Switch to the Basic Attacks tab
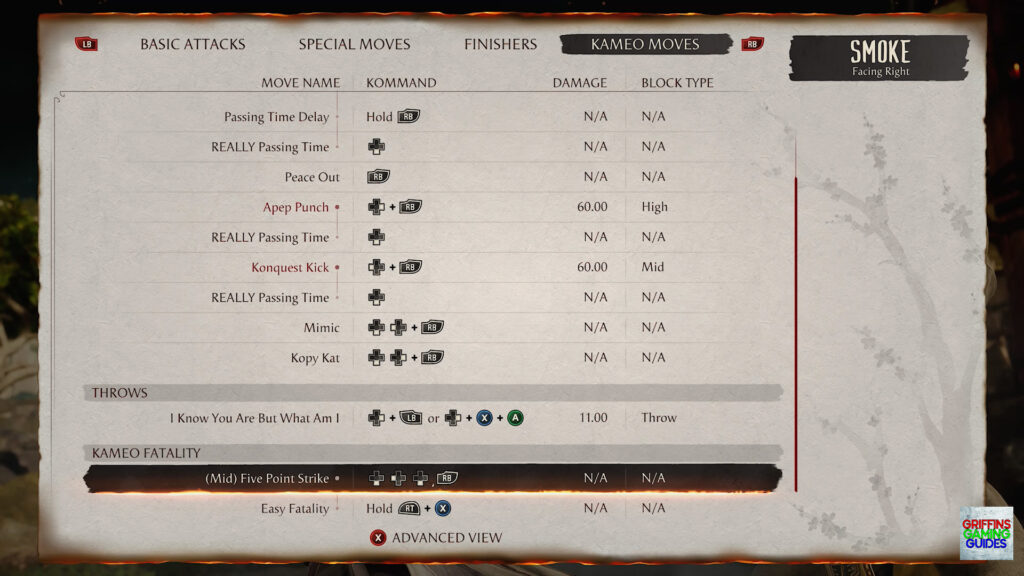This screenshot has width=1024, height=576. tap(192, 44)
